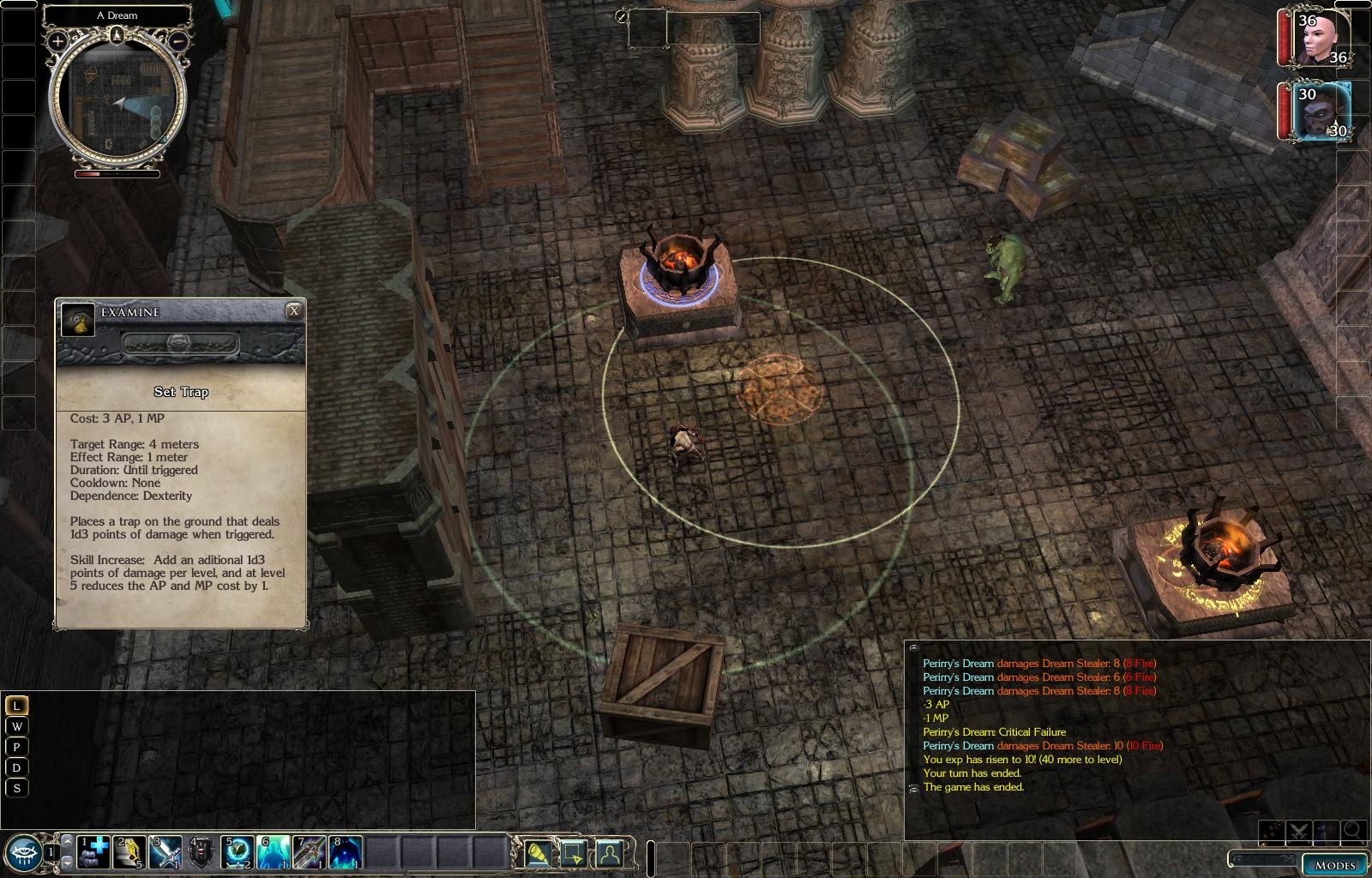This screenshot has height=878, width=1372.
Task: Toggle the spyglass icon on the toolbar
Action: (538, 852)
